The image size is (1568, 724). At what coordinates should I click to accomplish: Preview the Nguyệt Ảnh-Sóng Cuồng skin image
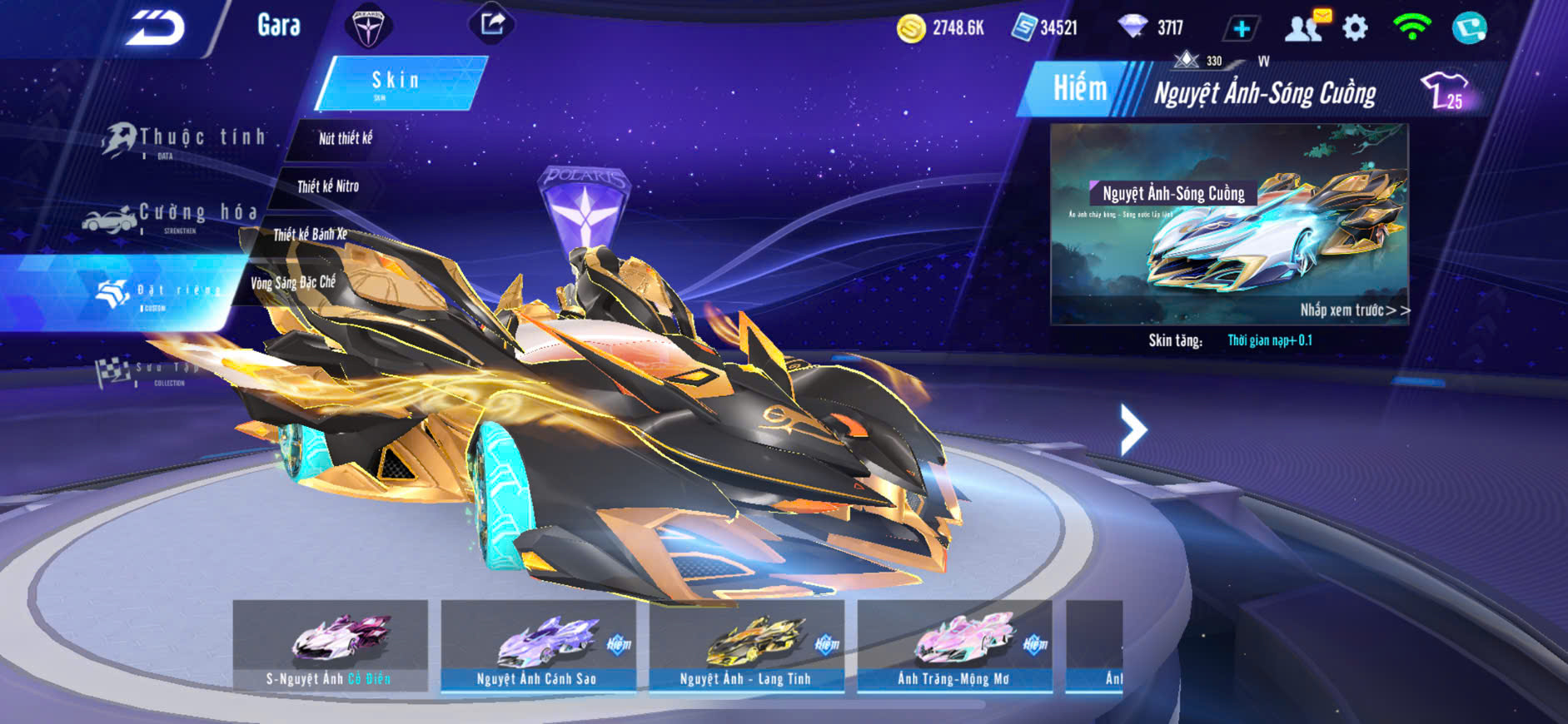[1229, 223]
